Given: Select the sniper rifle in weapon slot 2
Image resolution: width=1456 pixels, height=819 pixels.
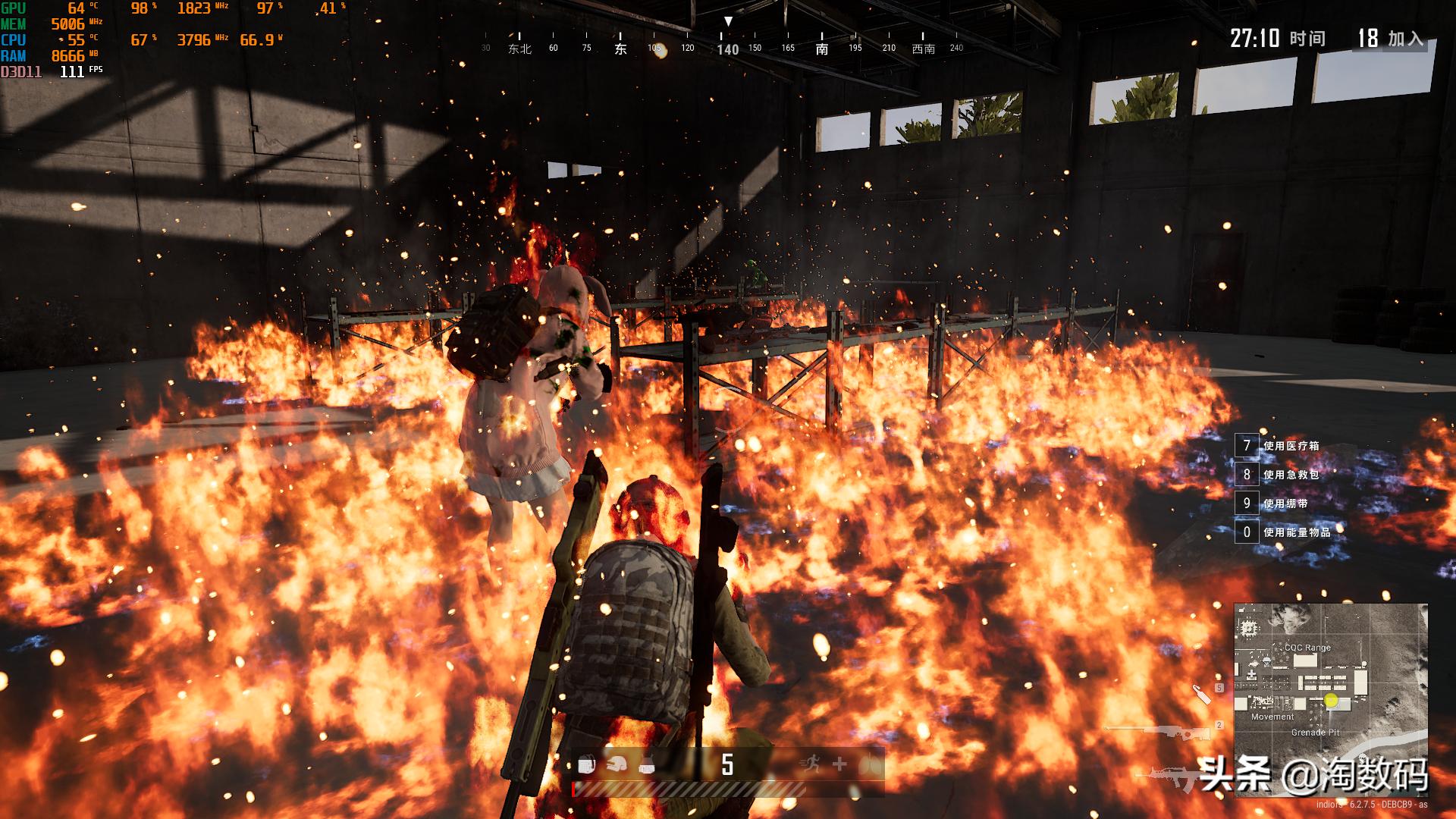Looking at the screenshot, I should click(x=1164, y=732).
